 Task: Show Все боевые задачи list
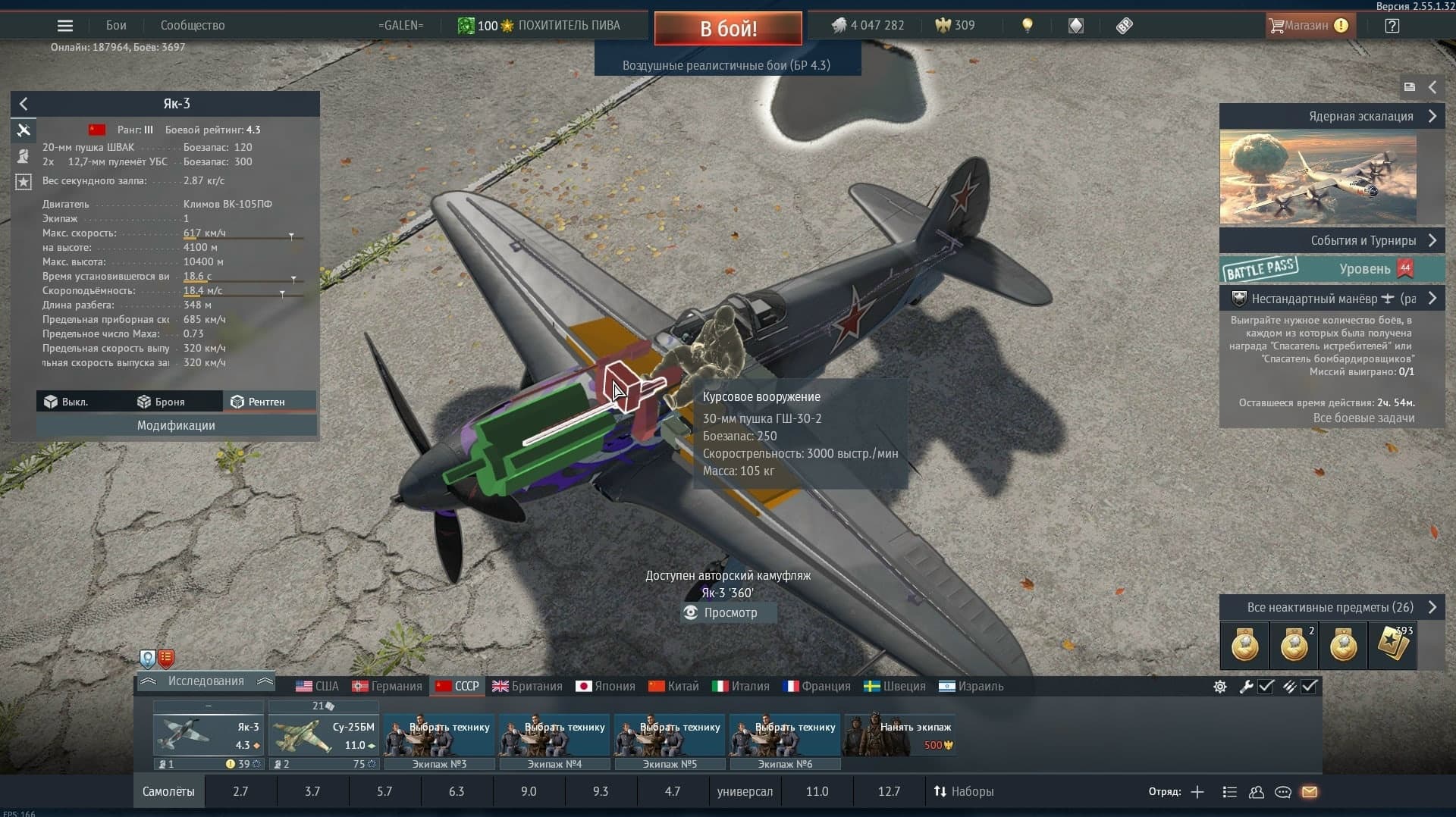point(1363,418)
